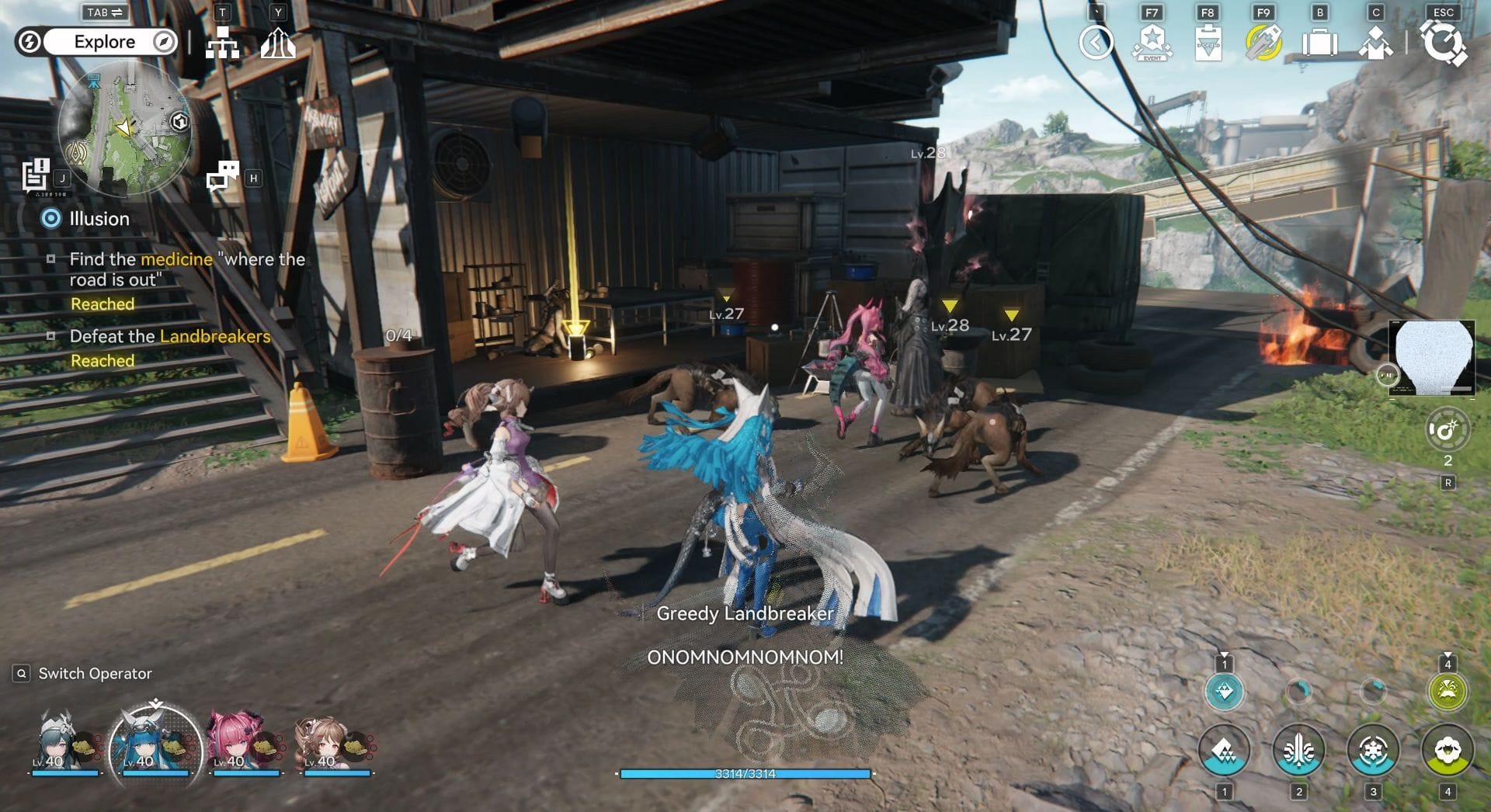
Task: Open the mission log with exclamation mark
Action: [x=36, y=175]
